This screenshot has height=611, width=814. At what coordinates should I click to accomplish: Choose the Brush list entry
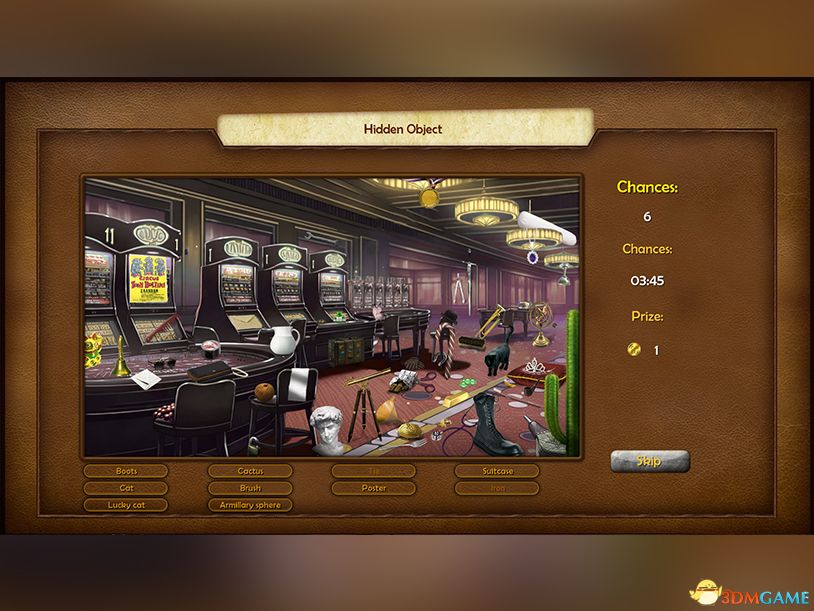(250, 488)
